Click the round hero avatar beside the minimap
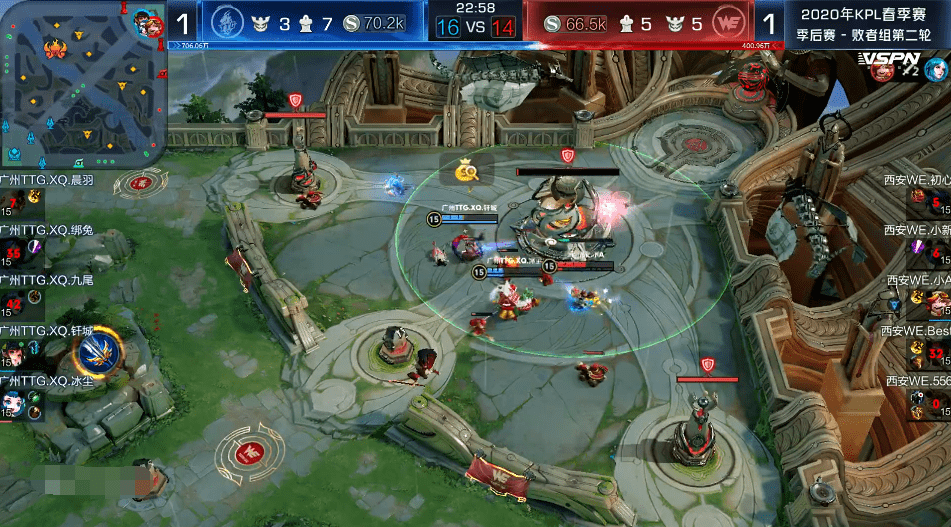The height and width of the screenshot is (527, 951). (146, 22)
